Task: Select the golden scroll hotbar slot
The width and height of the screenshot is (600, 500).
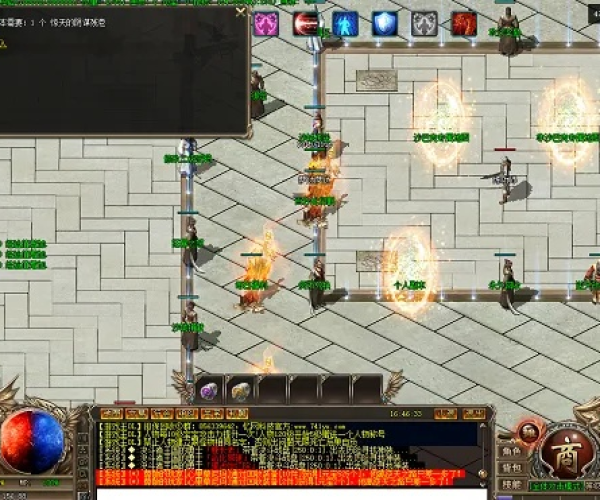Action: (241, 390)
